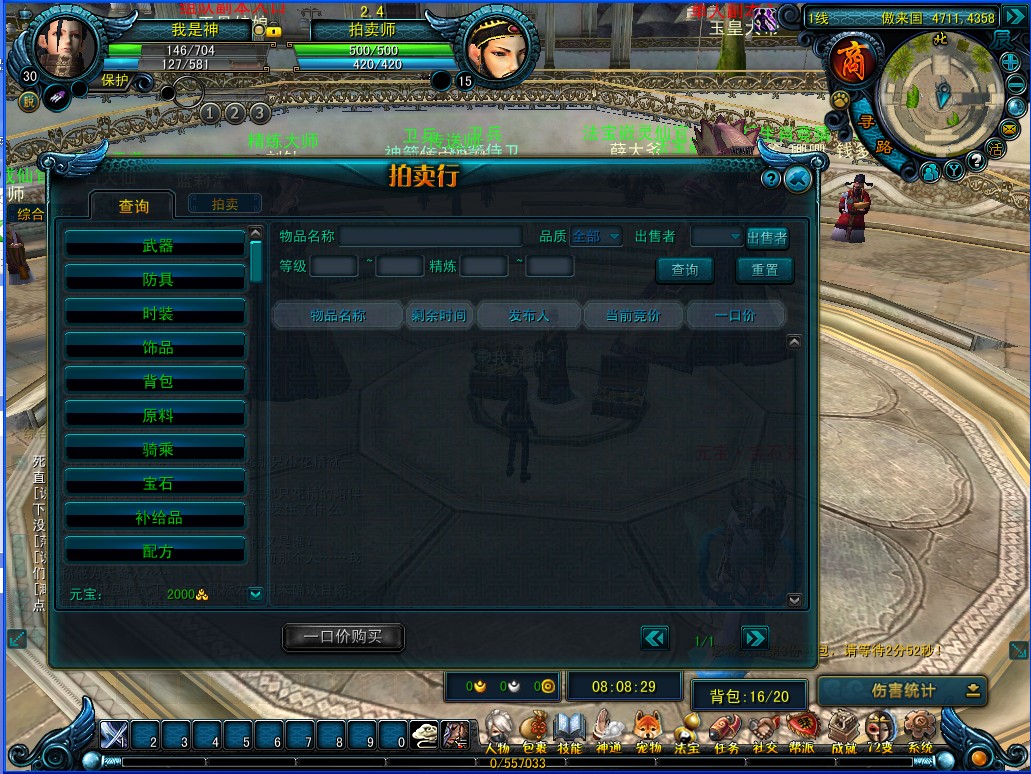Sort listings by 剩余时间 column

pyautogui.click(x=438, y=315)
